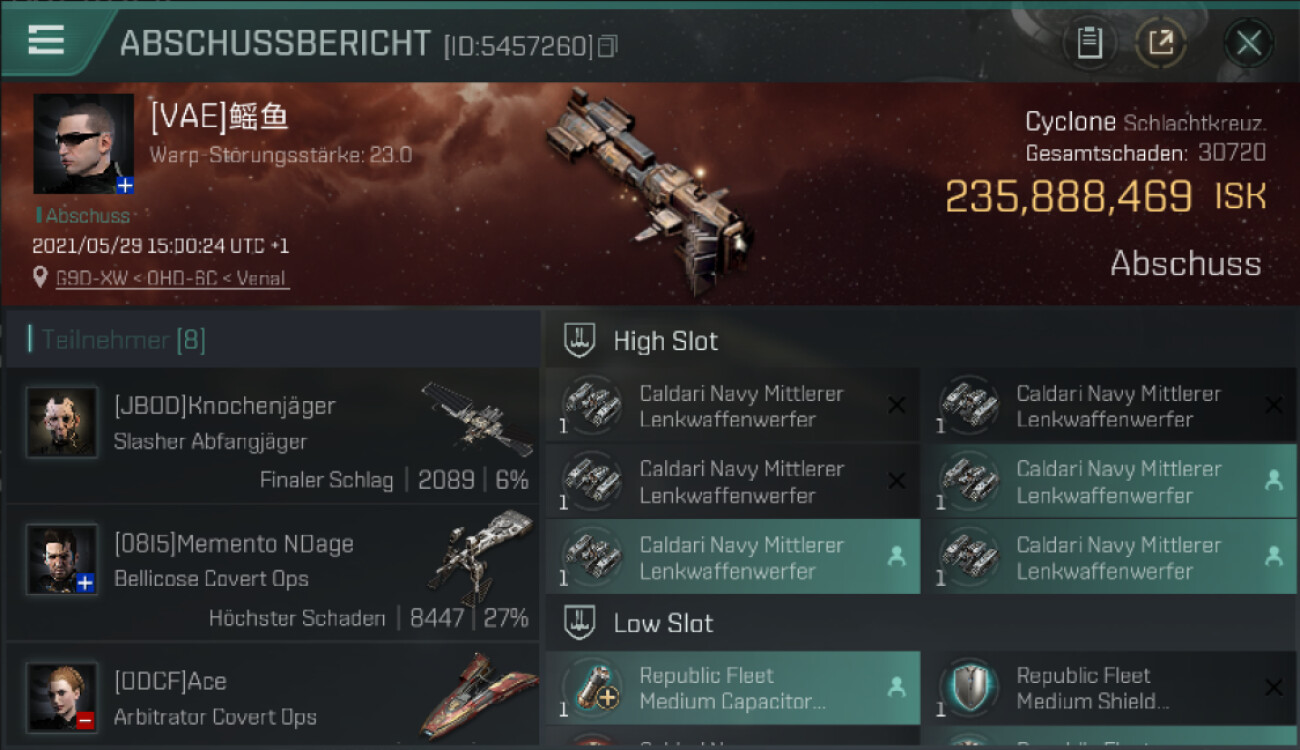Select participant Ace row
1300x750 pixels.
(272, 697)
